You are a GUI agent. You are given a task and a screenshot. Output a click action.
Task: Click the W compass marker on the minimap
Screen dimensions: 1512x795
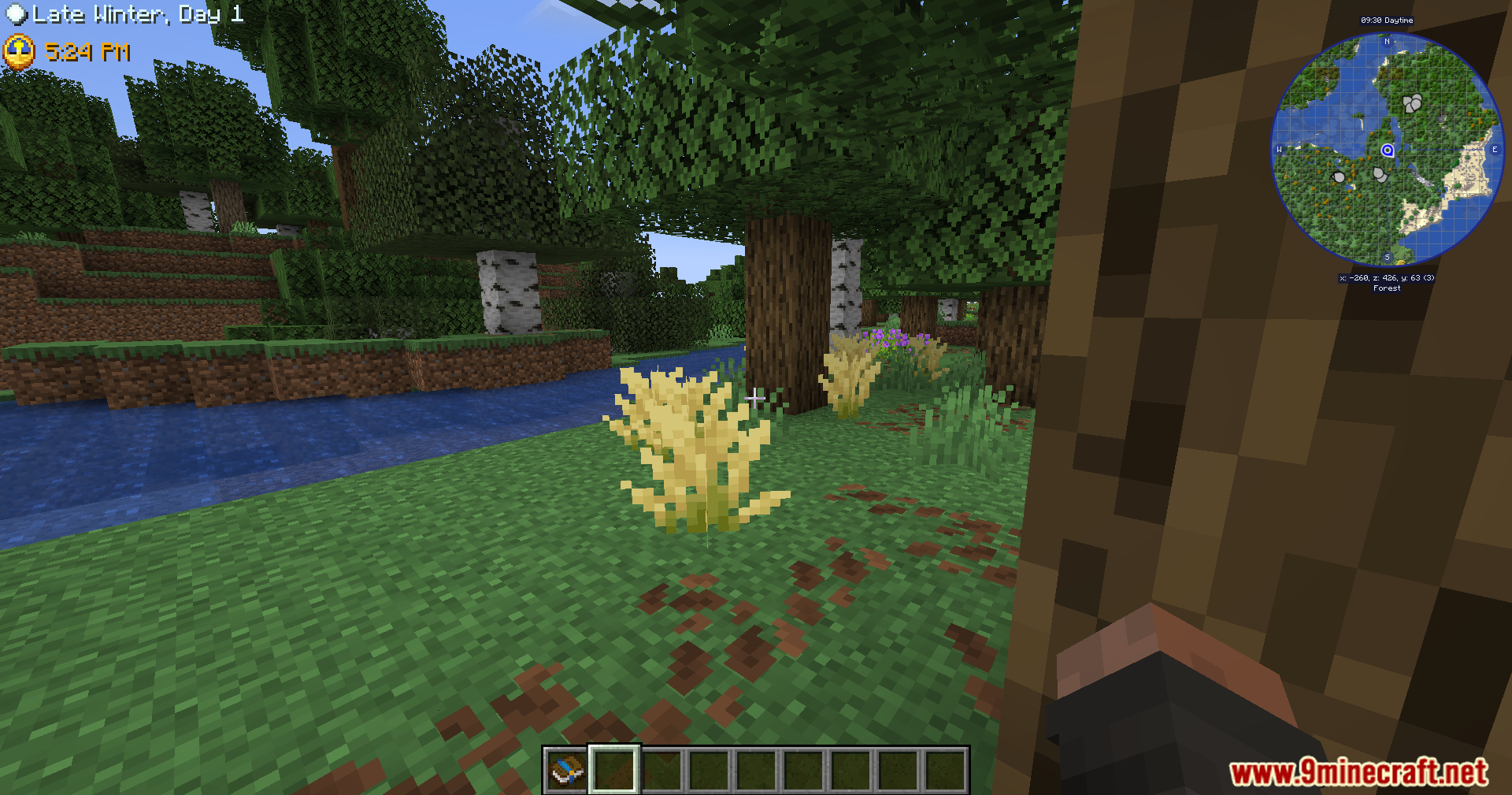point(1278,150)
